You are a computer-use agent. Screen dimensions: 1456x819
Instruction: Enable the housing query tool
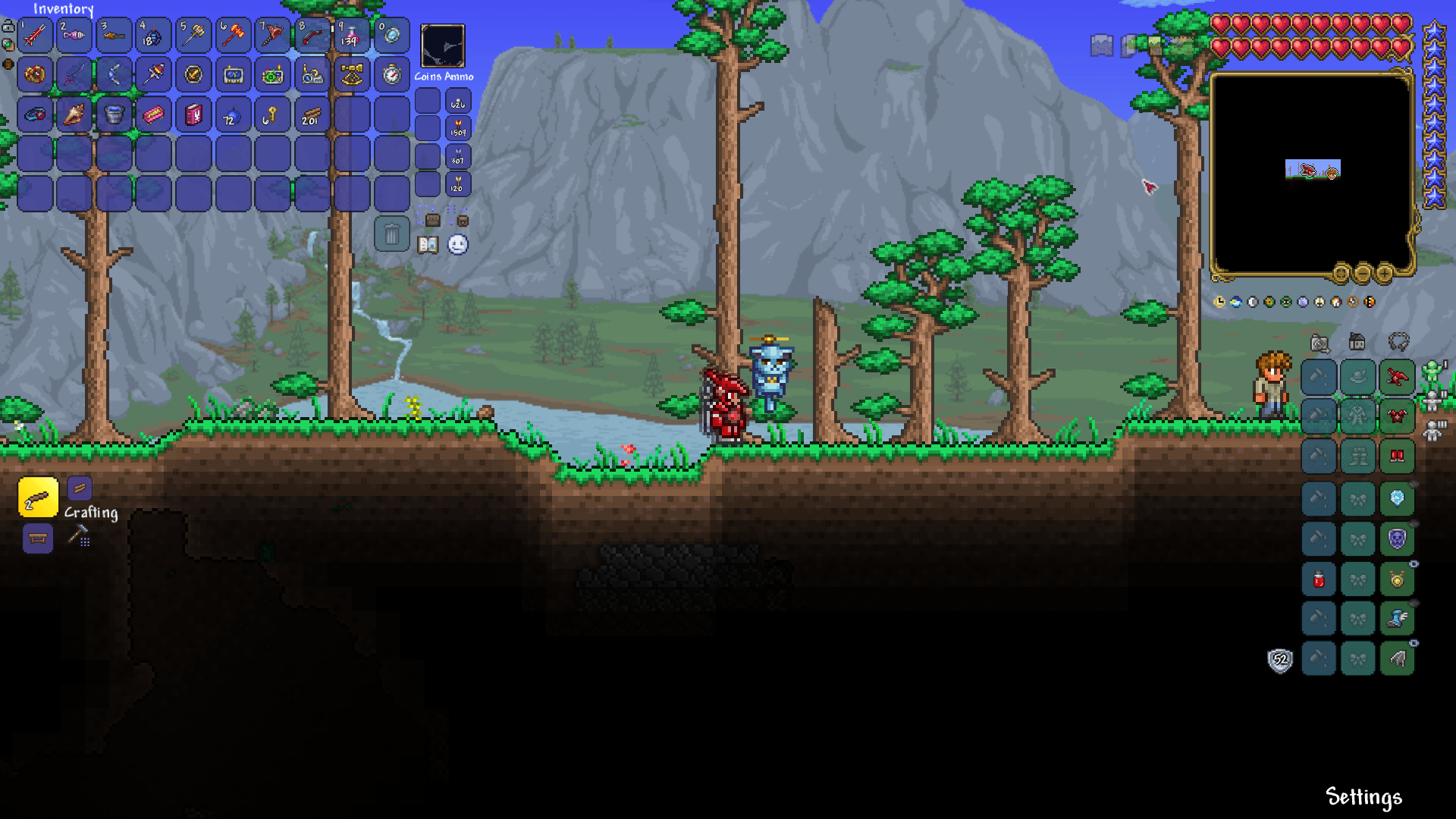point(1357,342)
